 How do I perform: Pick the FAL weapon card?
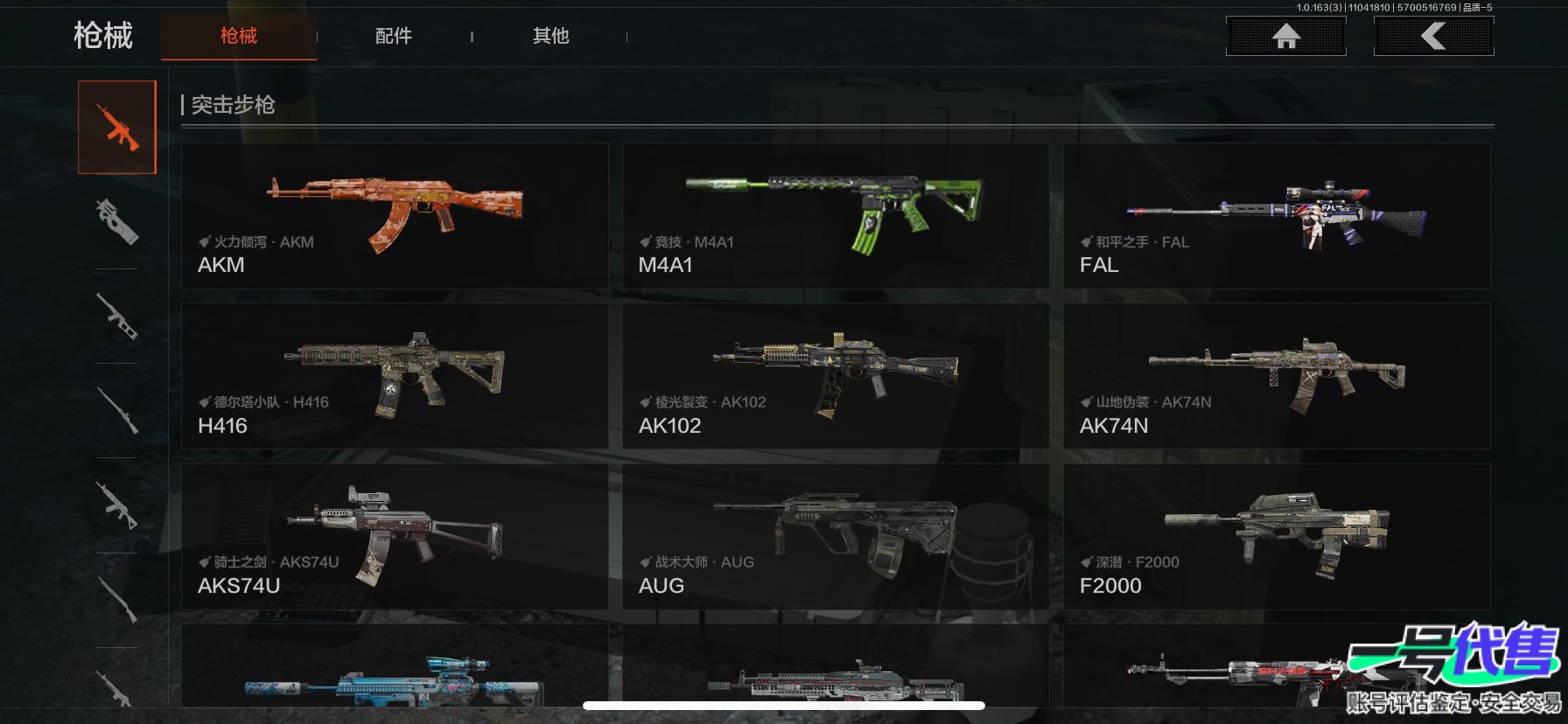(1277, 216)
